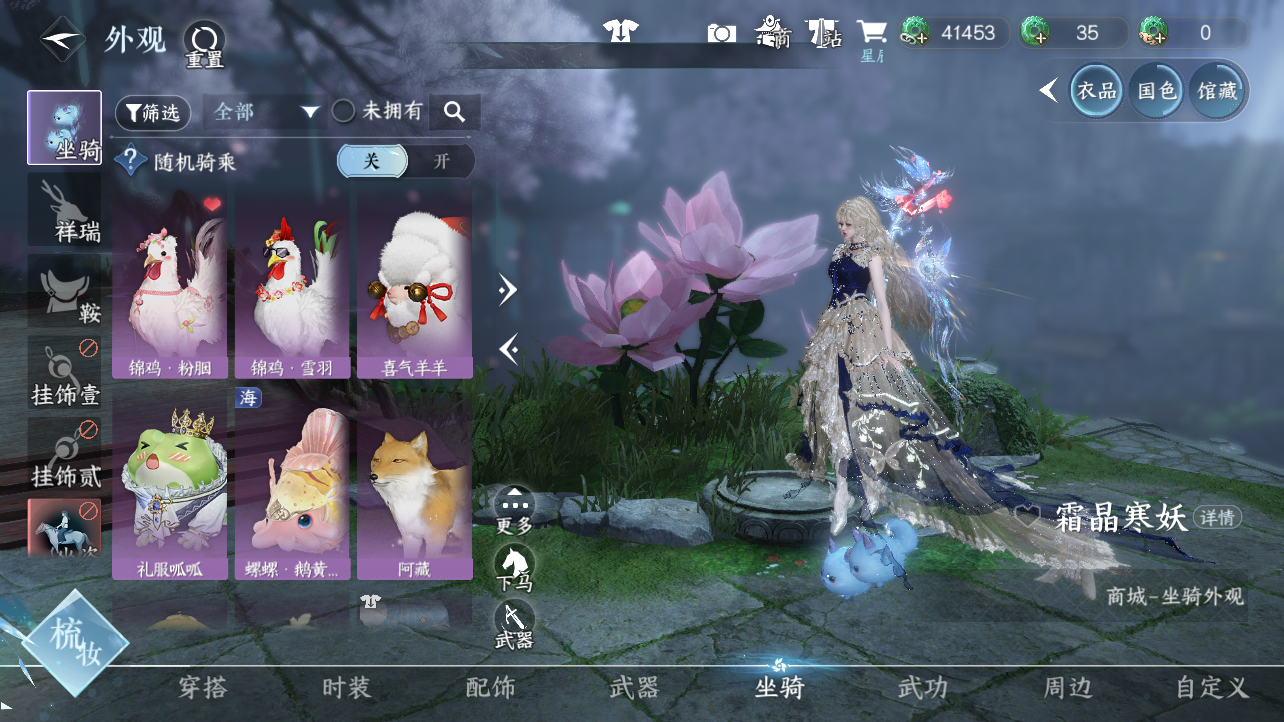This screenshot has height=722, width=1284.
Task: Pick the 礼服呱呱 frog mount
Action: [x=170, y=490]
